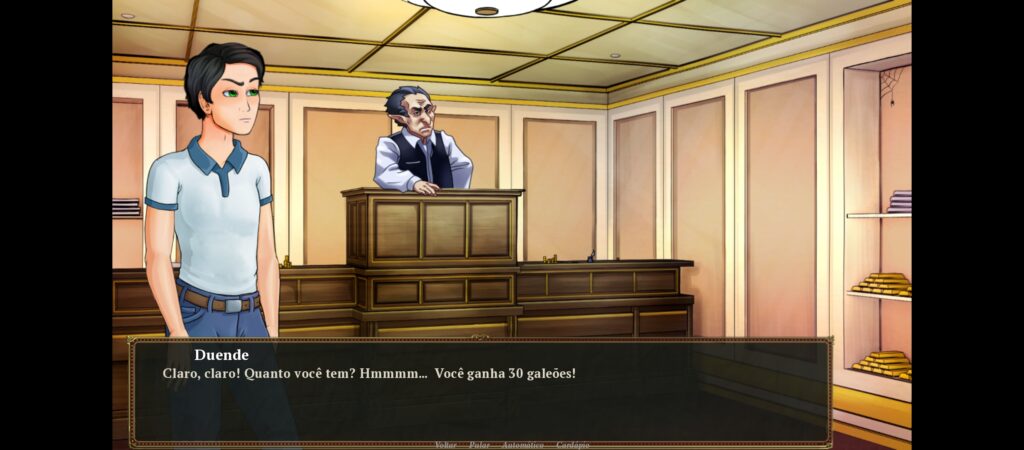Open the Cardápio menu

(573, 444)
